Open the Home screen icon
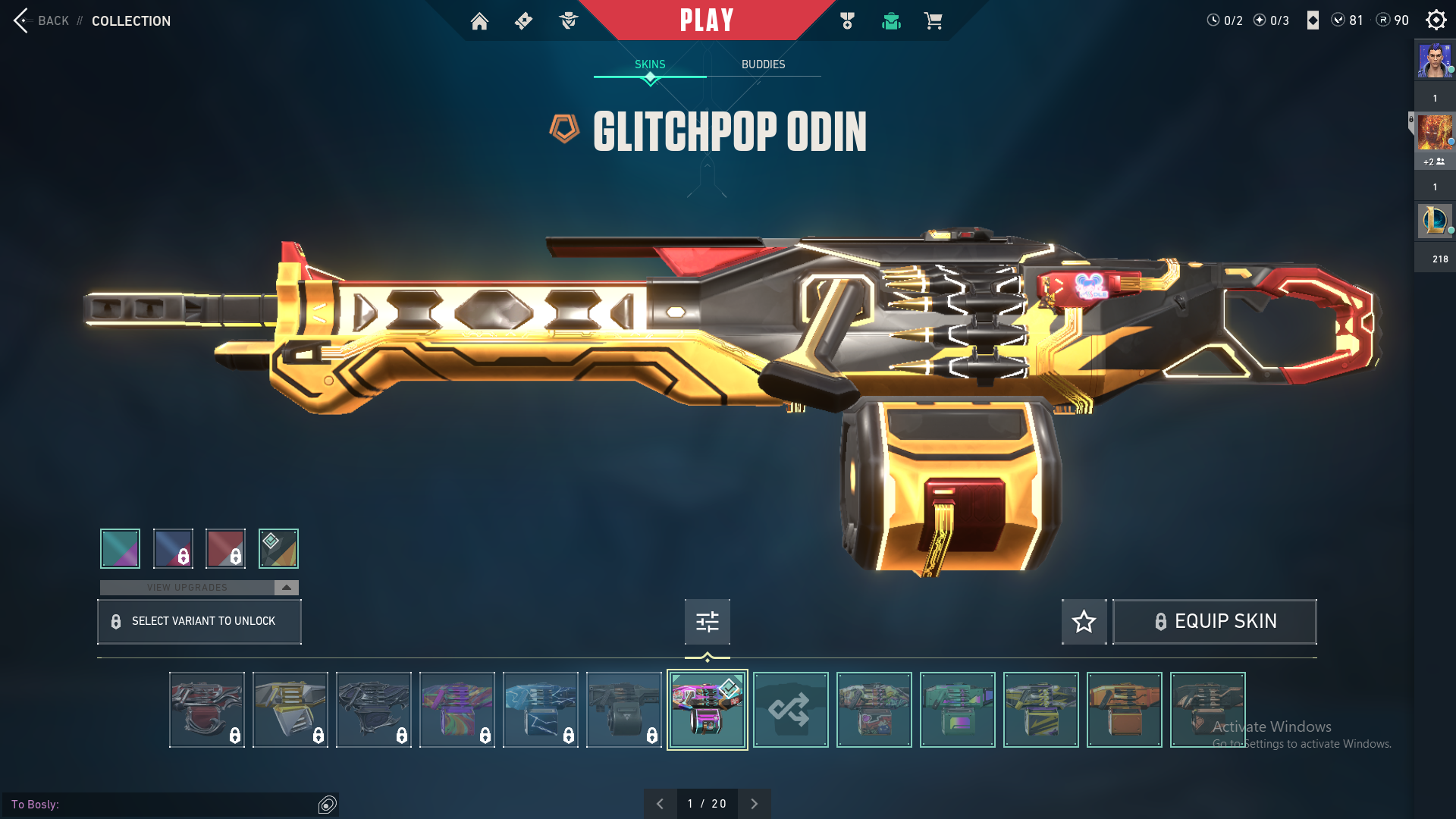 click(479, 21)
